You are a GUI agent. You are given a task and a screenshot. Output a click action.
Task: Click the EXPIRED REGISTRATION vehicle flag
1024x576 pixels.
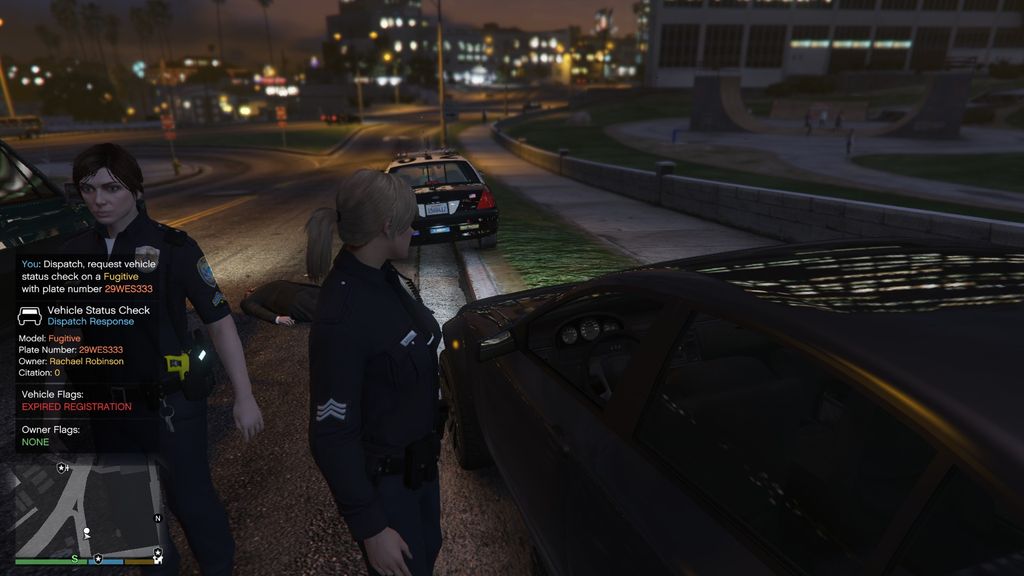[x=76, y=407]
